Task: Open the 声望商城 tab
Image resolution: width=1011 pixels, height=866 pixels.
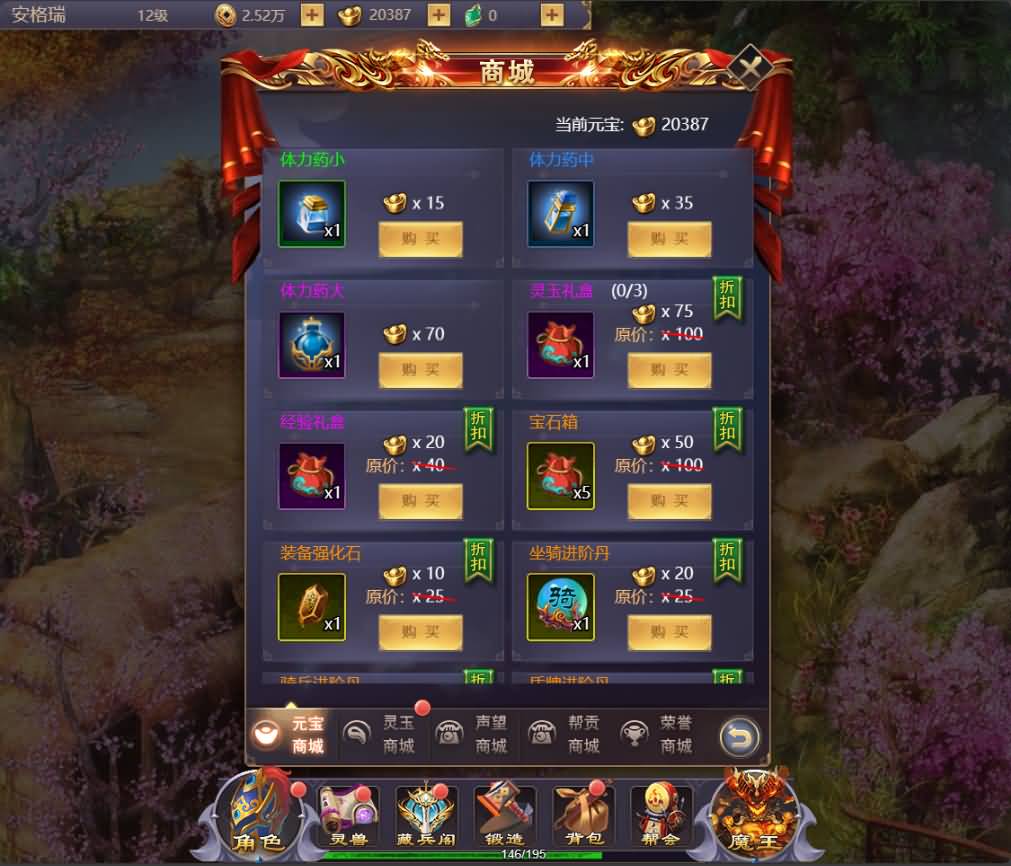Action: pos(477,735)
